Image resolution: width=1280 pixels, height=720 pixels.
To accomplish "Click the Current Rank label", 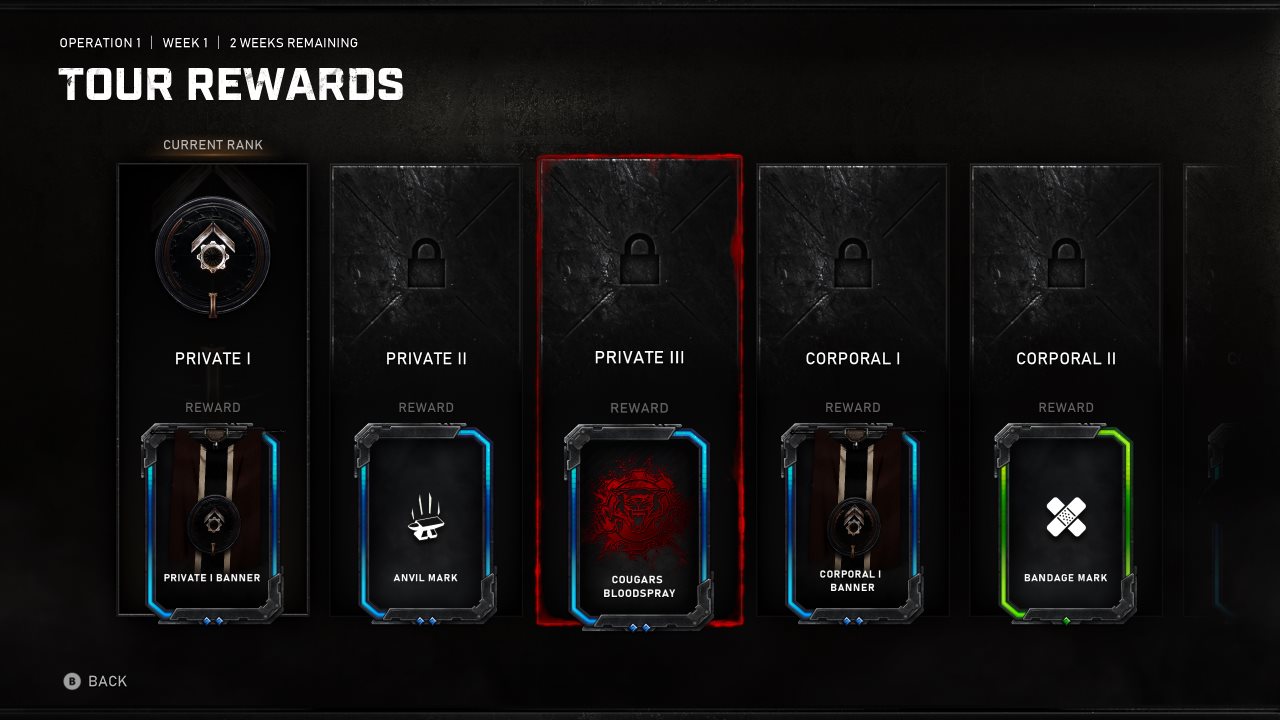I will point(213,144).
